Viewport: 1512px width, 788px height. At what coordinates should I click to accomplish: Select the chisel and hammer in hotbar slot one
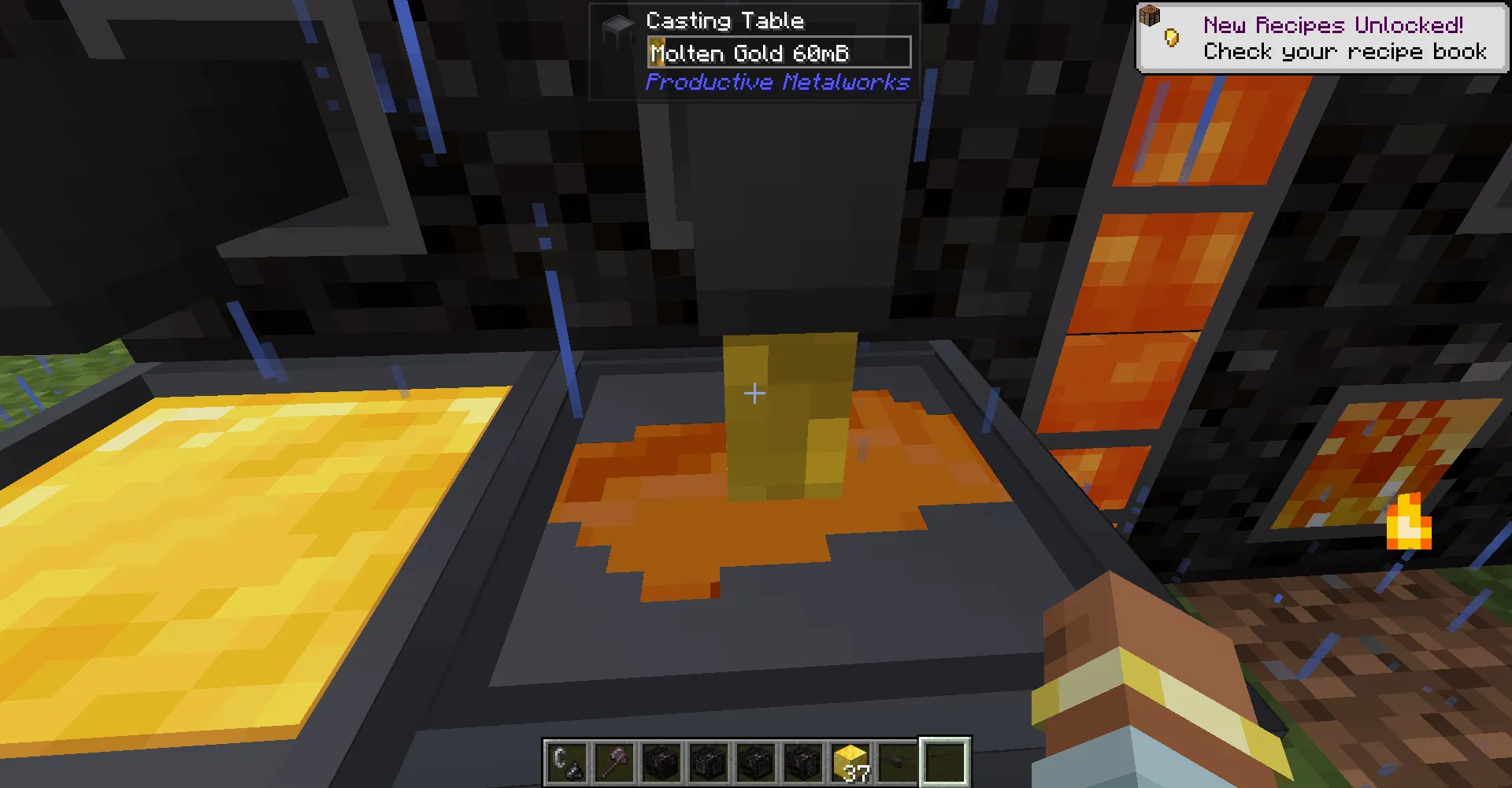[565, 760]
